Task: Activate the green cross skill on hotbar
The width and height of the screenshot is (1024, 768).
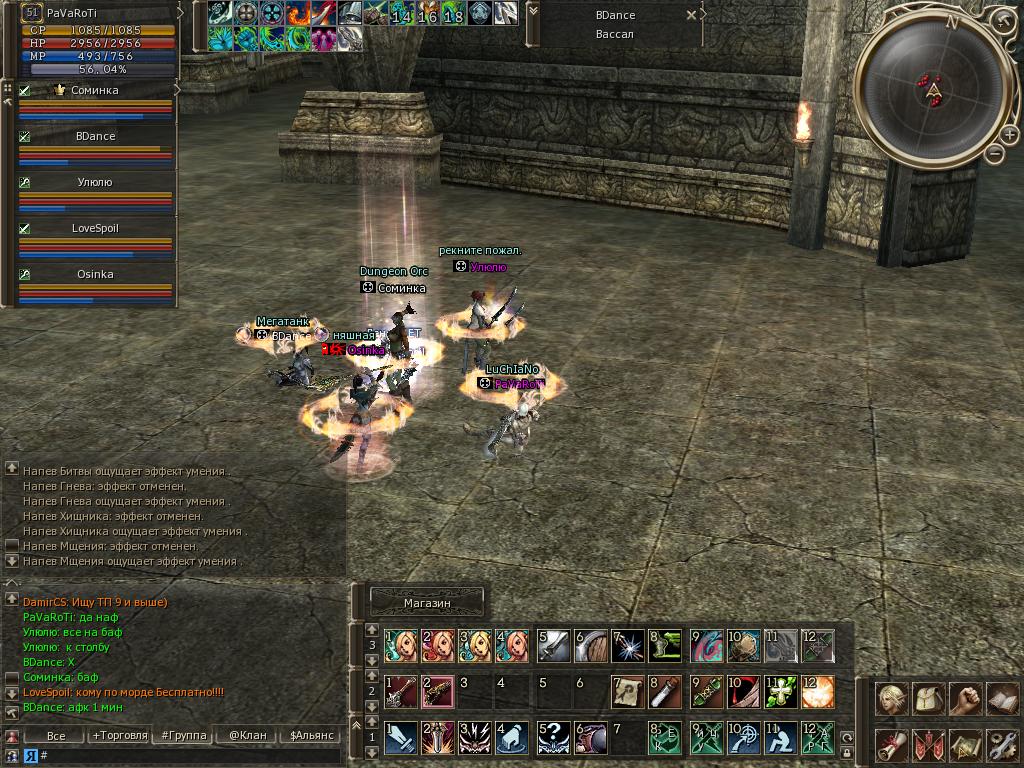Action: (x=780, y=691)
